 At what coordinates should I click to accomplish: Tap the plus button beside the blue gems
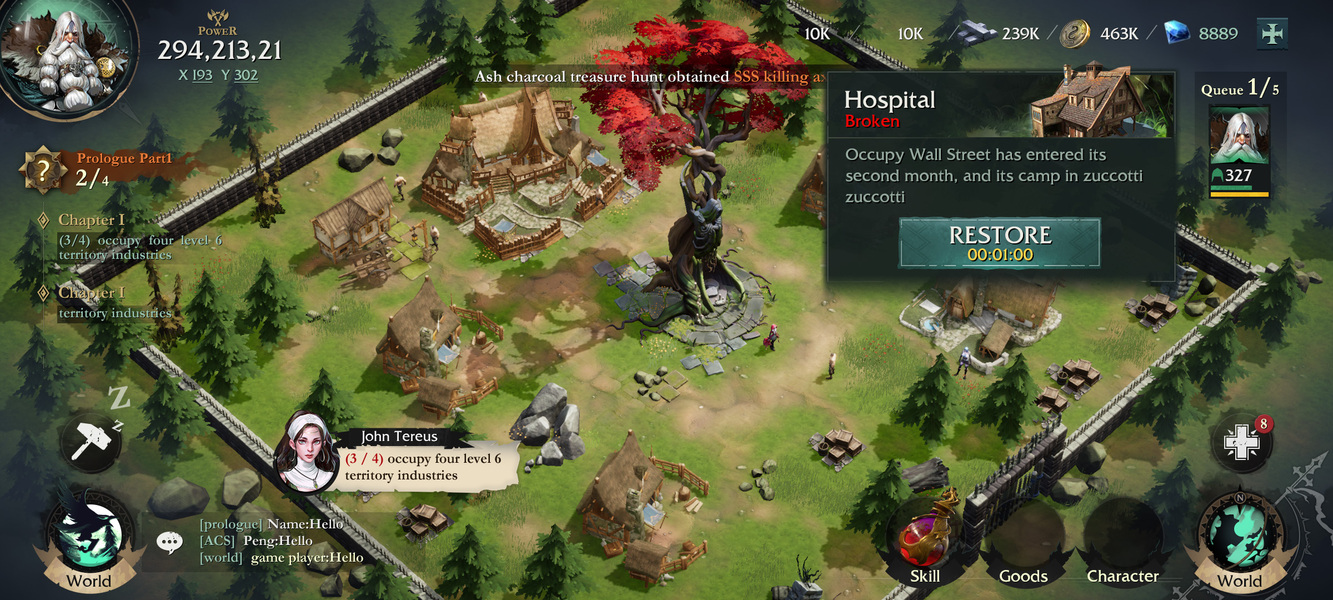tap(1271, 33)
